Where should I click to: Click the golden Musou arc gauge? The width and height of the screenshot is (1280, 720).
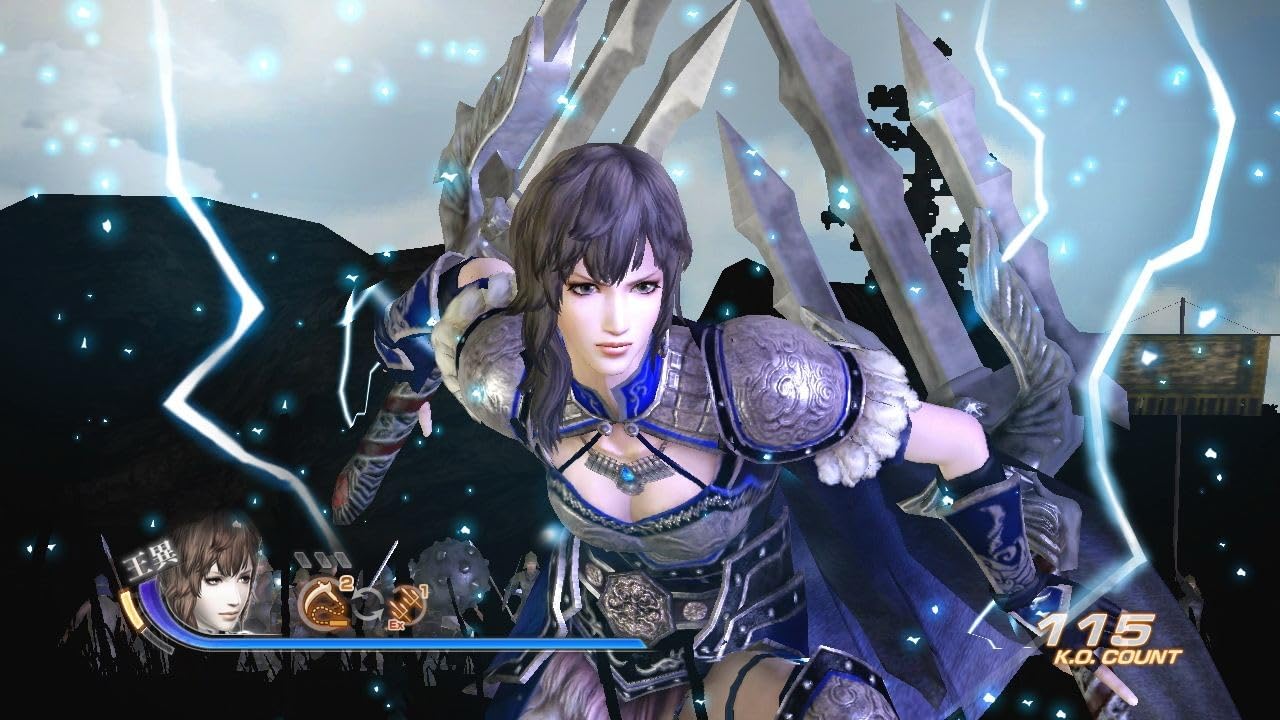[132, 608]
